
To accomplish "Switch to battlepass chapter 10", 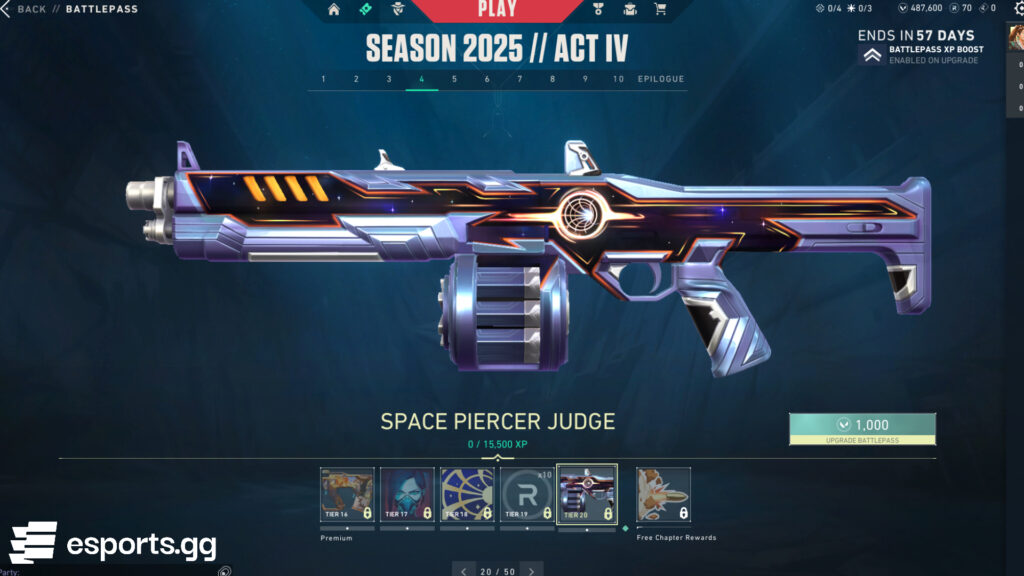I will (x=619, y=79).
